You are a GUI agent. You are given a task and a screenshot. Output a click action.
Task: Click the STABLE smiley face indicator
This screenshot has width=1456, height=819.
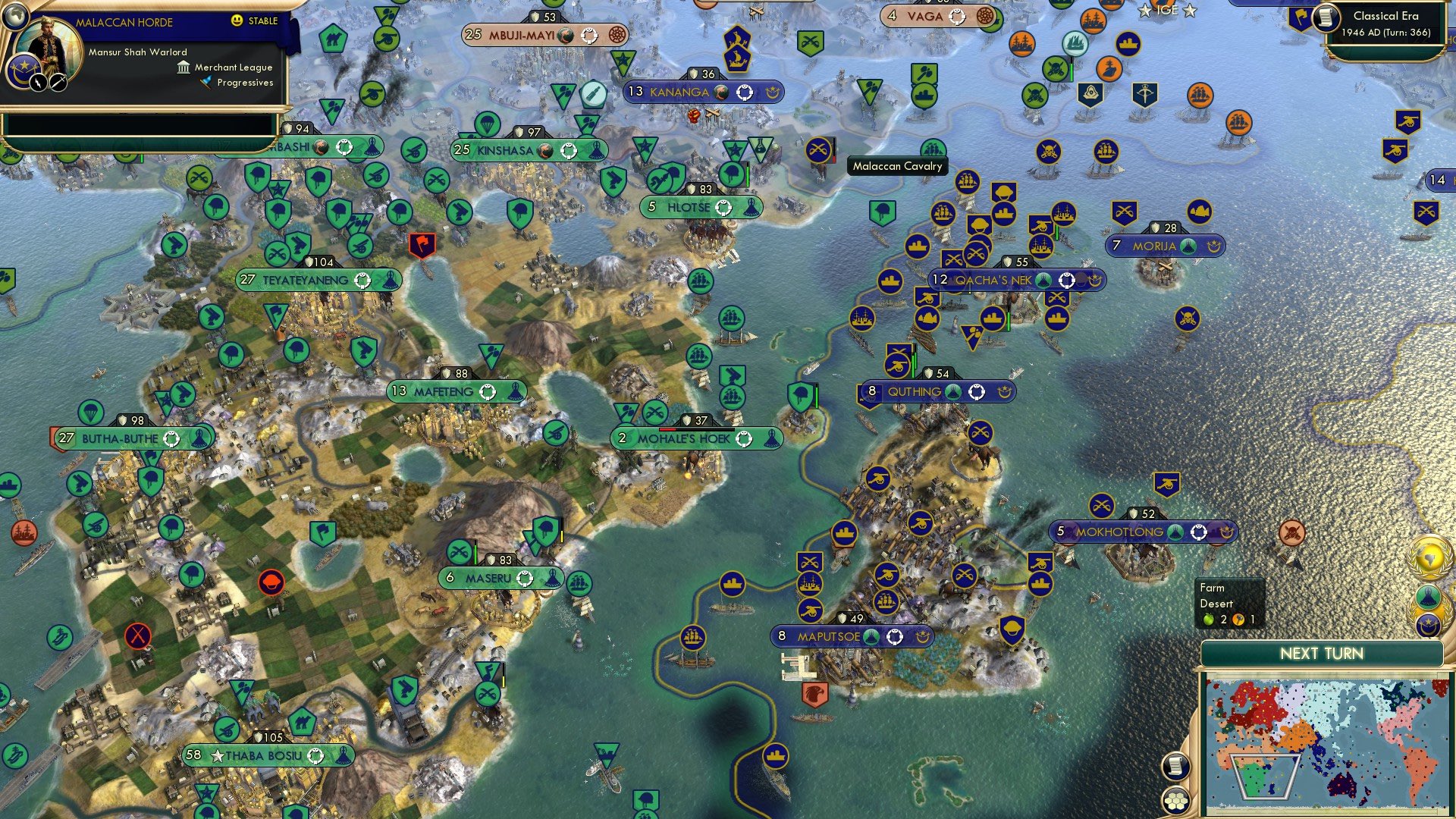pos(236,20)
